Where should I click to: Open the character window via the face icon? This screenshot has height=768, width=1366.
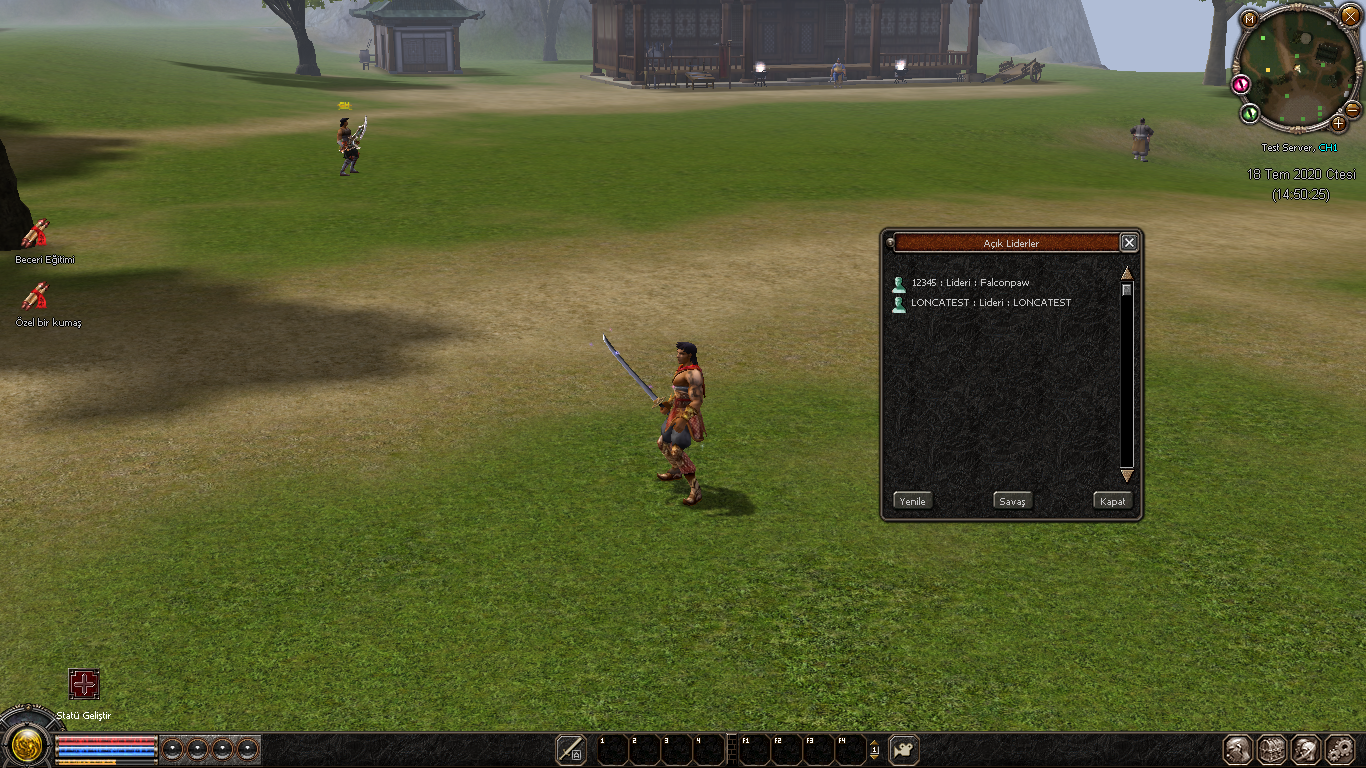(1239, 750)
